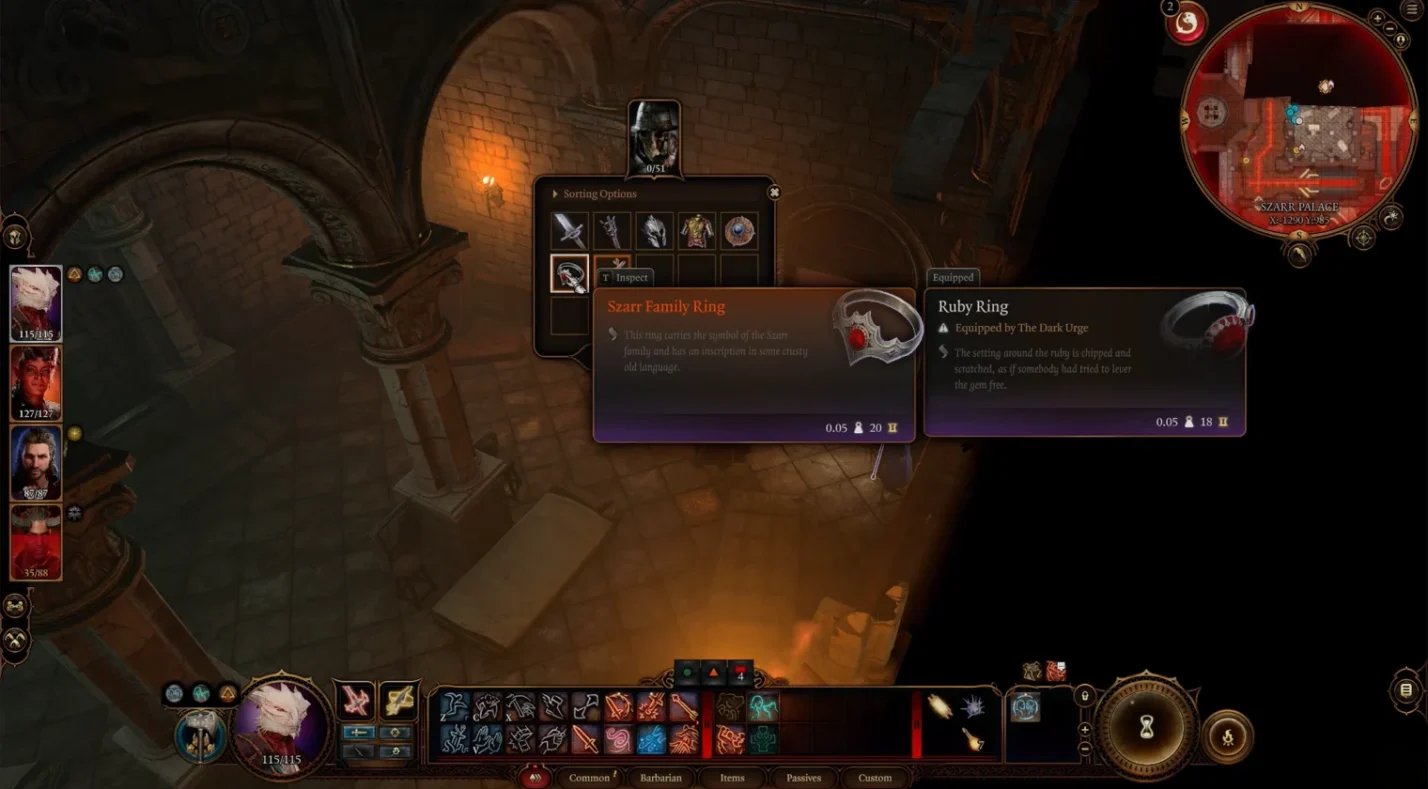Click the campfire button
The image size is (1428, 789).
[1226, 735]
